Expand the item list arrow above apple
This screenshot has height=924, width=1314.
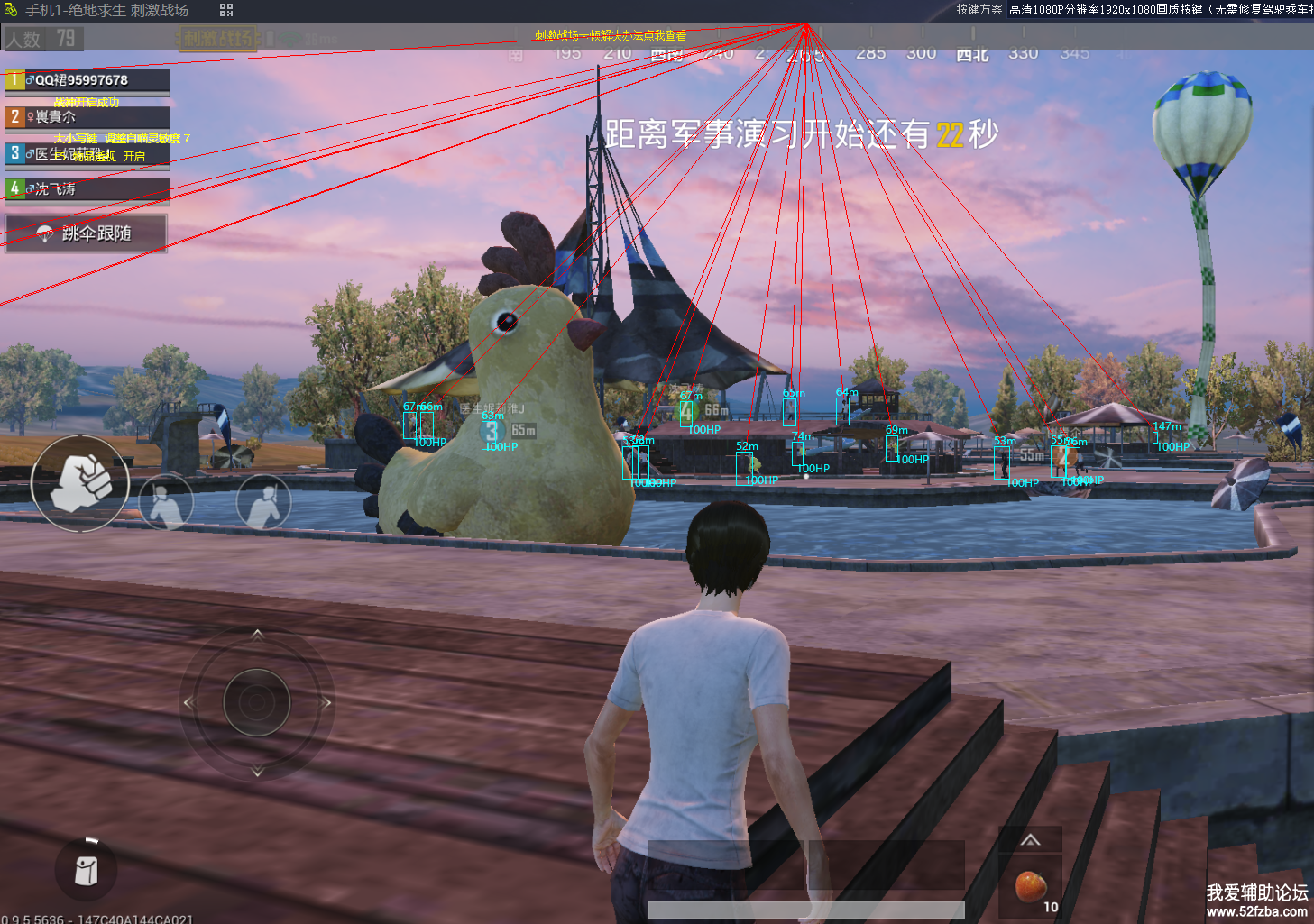[1030, 840]
